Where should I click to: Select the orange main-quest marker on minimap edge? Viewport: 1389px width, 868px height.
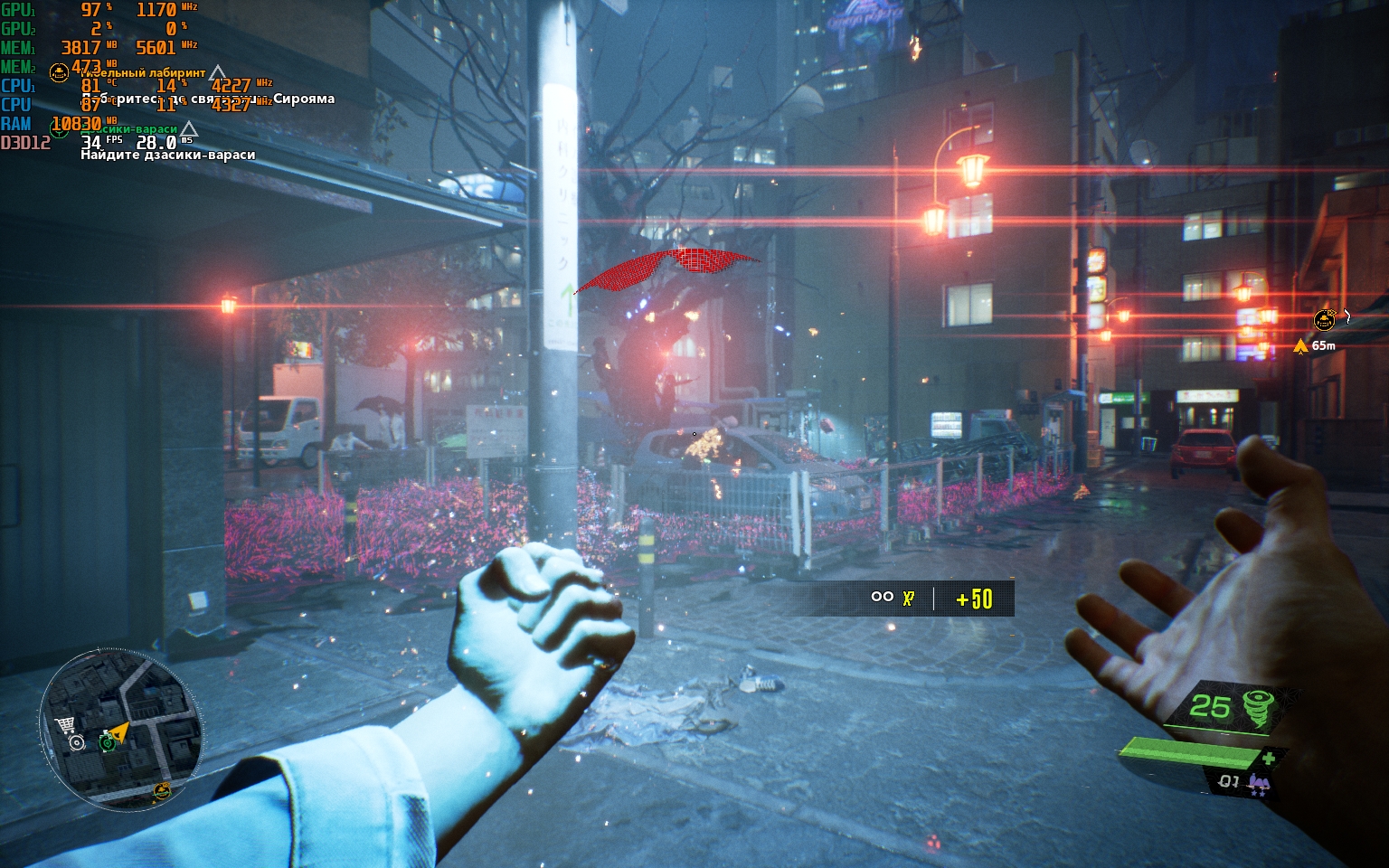162,791
